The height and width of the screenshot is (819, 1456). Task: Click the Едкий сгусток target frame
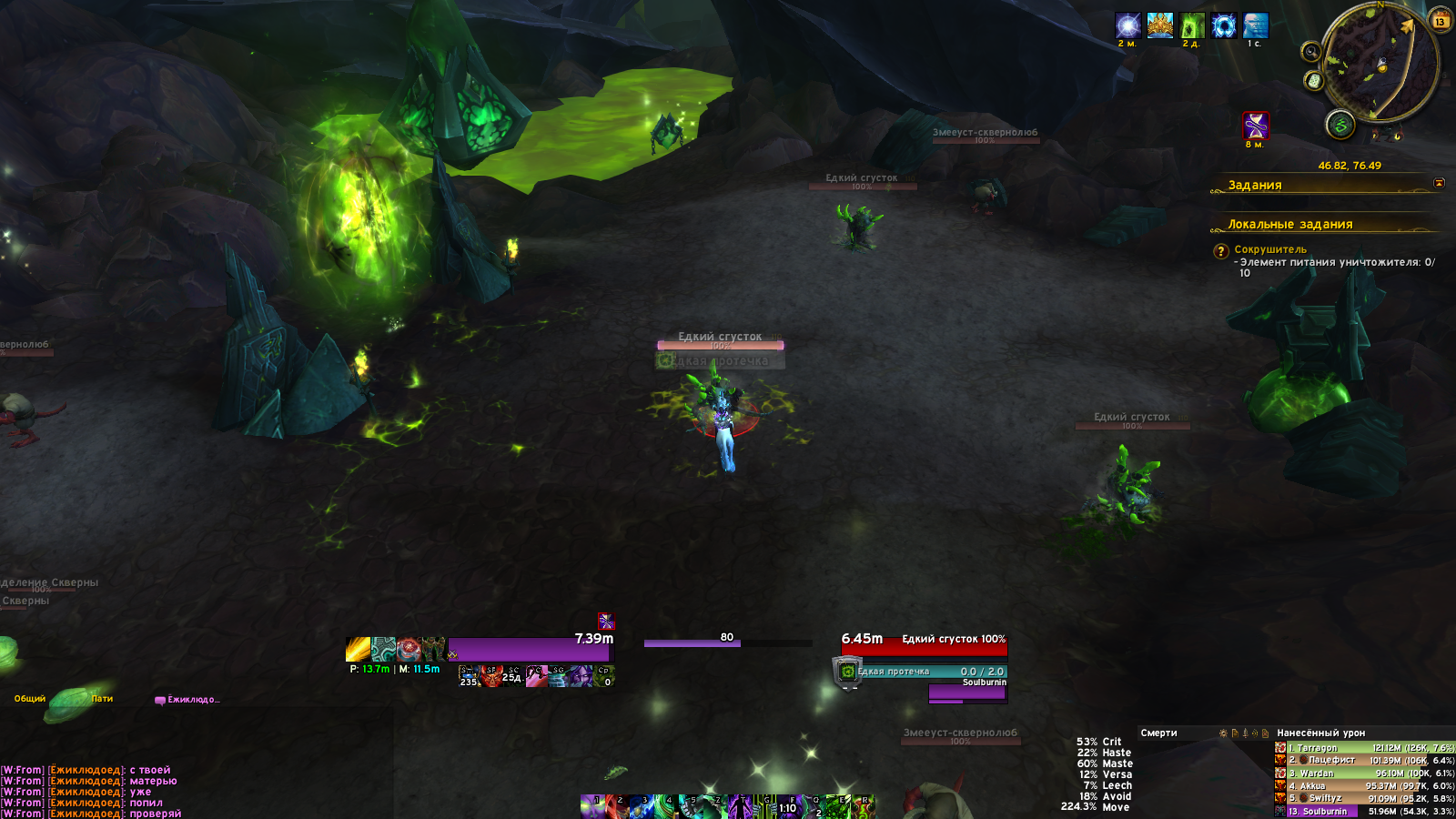coord(924,647)
